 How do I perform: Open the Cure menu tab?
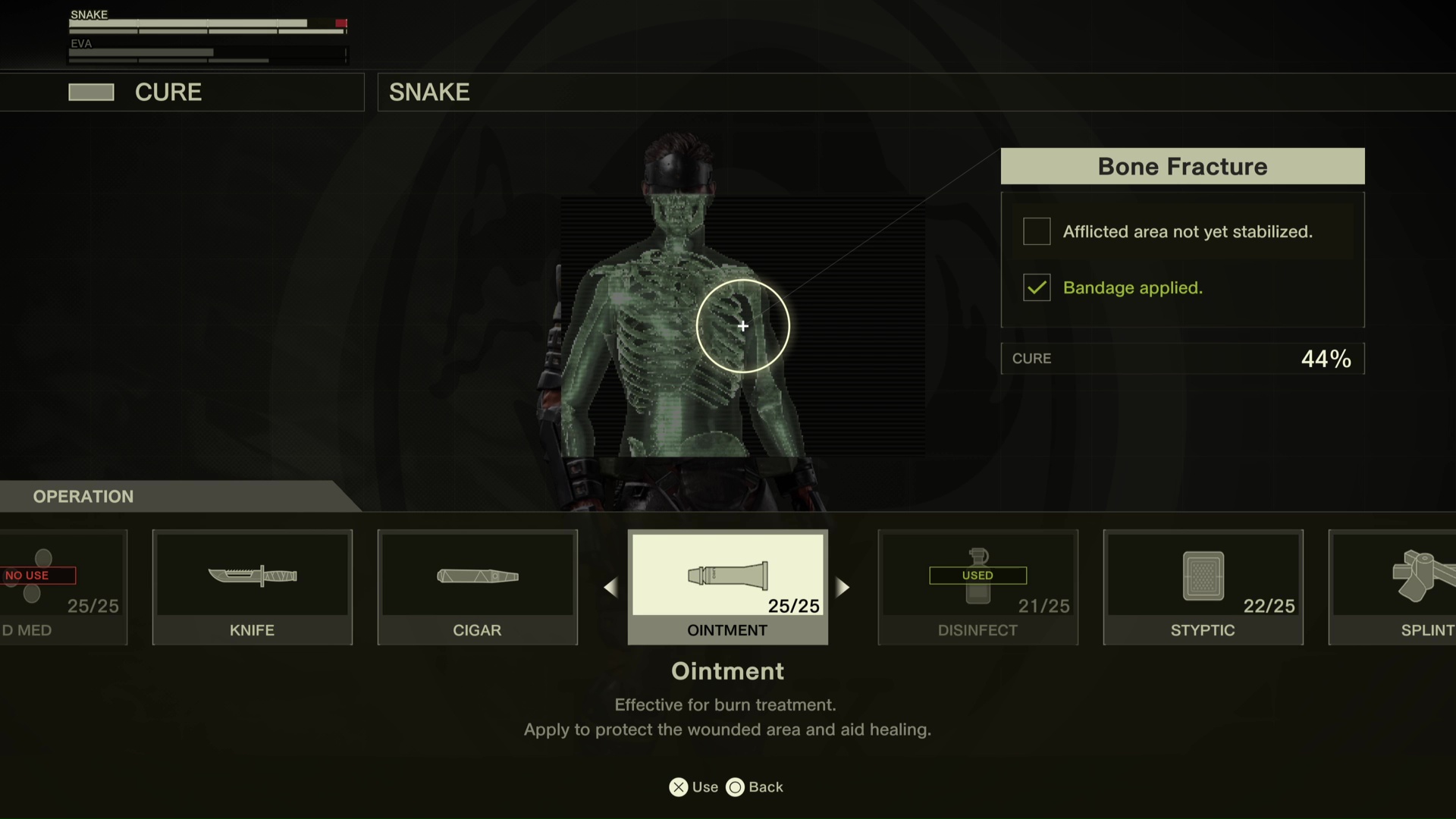tap(168, 93)
